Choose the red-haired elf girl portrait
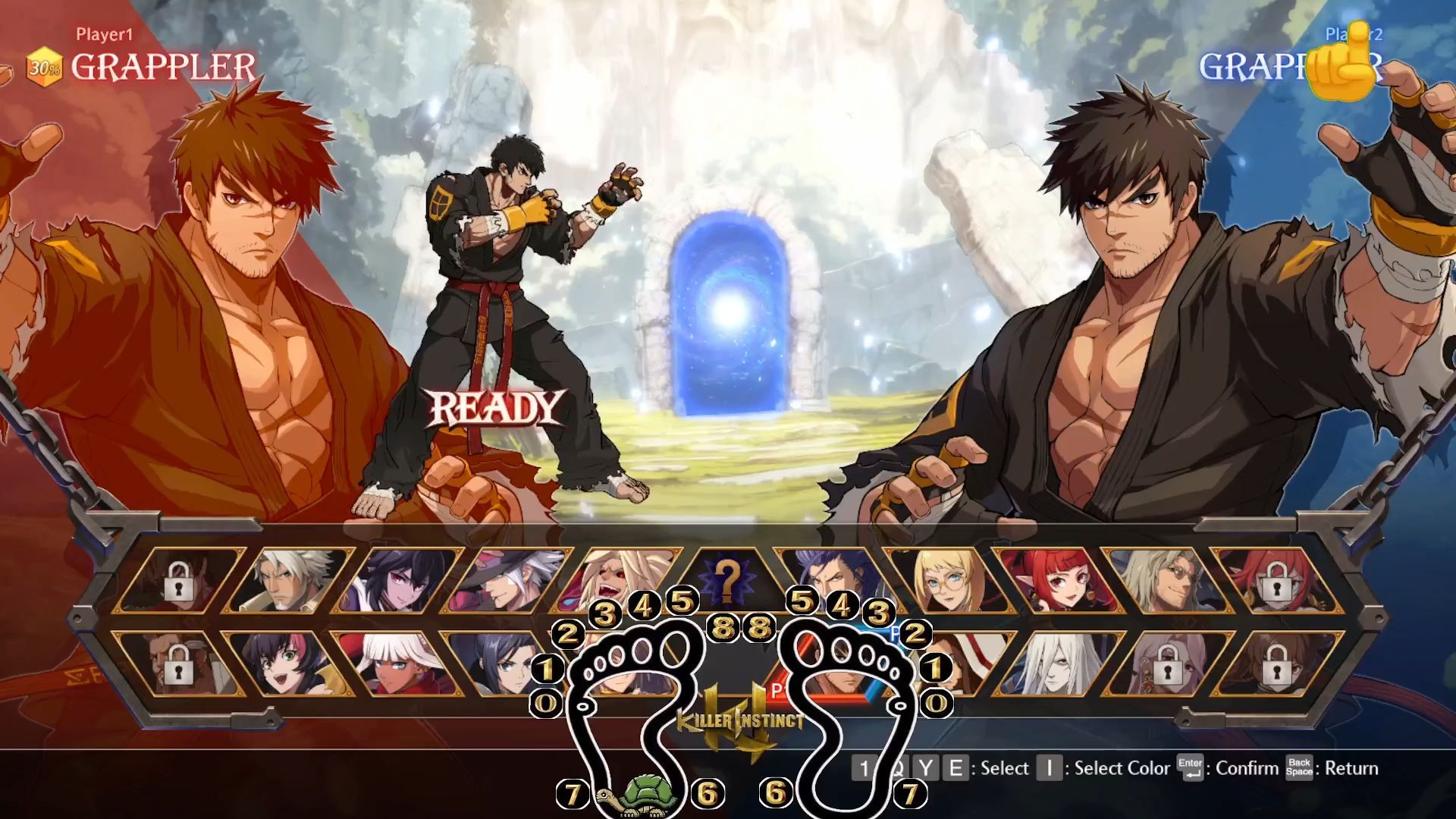This screenshot has height=819, width=1456. (1053, 580)
